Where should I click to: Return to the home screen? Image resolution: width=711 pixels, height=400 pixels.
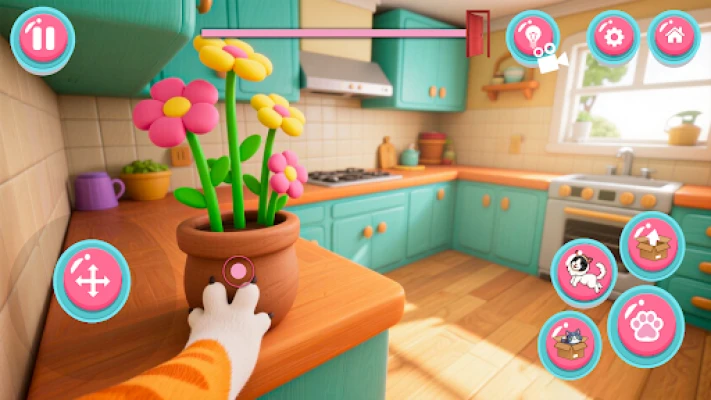(674, 38)
